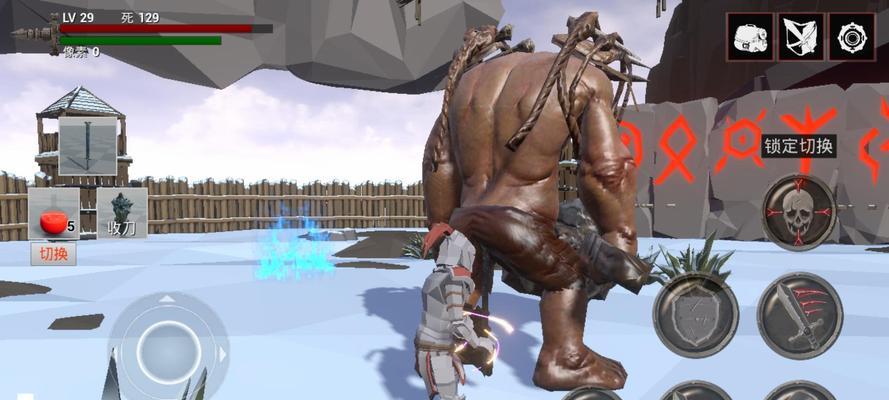Attack with the sword slash button
Image resolution: width=889 pixels, height=400 pixels.
pos(798,316)
